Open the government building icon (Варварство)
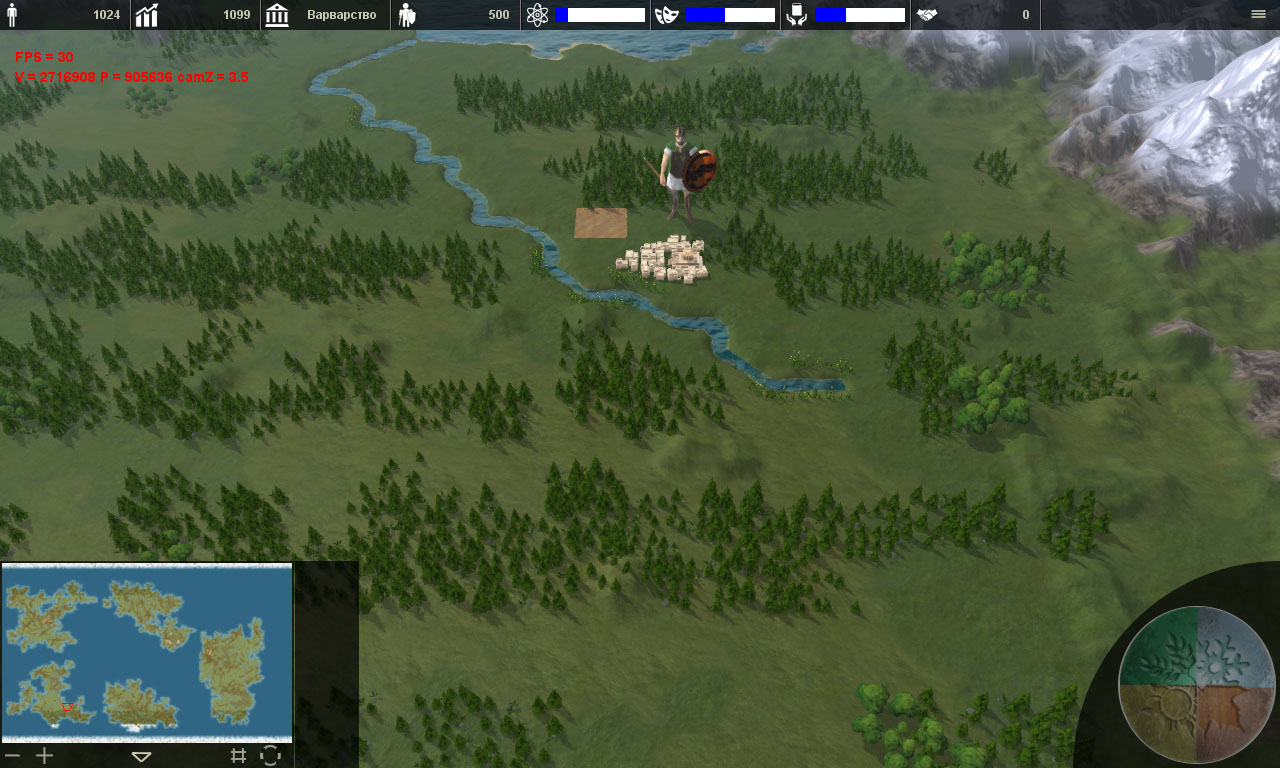 click(277, 15)
